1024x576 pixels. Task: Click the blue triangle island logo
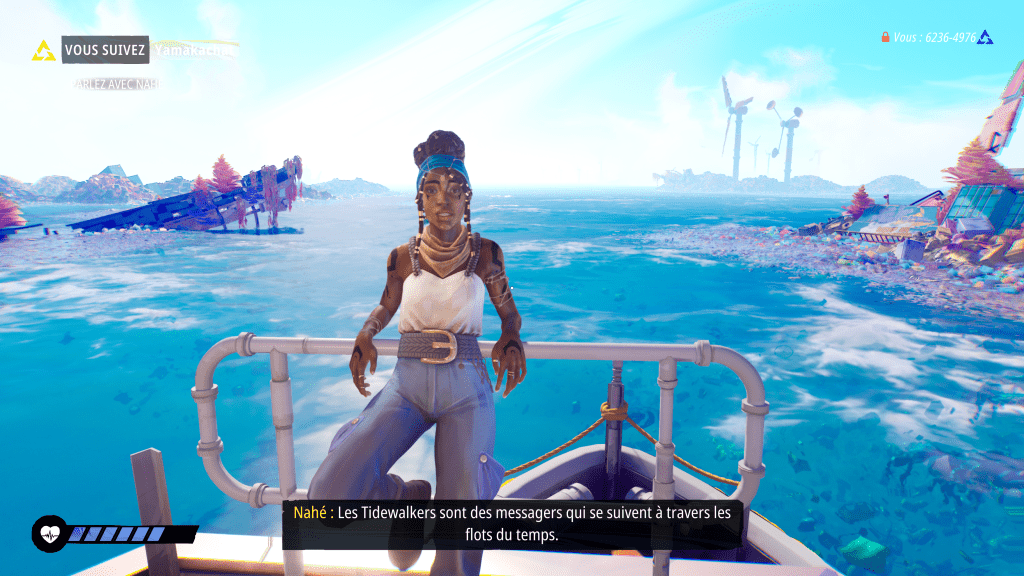(x=986, y=38)
